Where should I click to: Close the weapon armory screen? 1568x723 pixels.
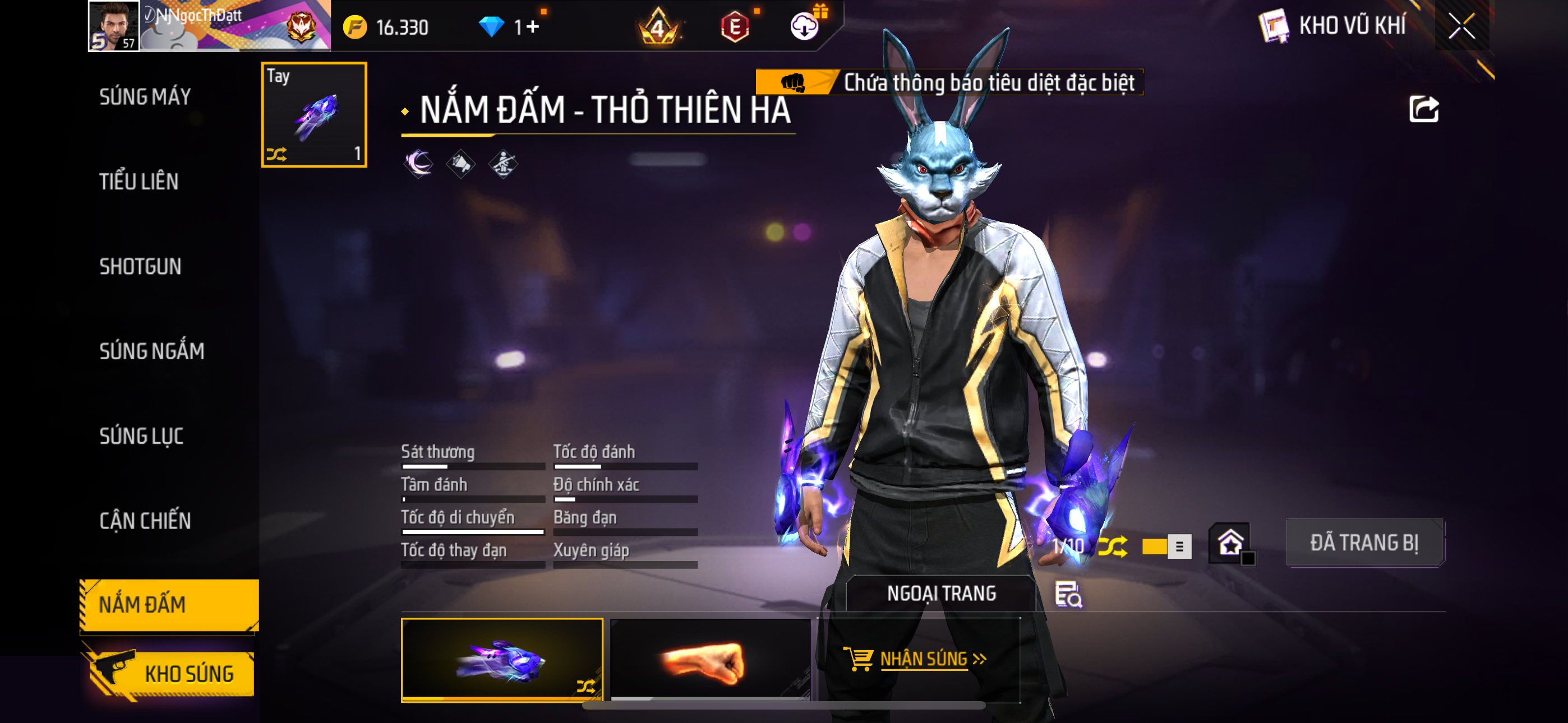point(1461,26)
